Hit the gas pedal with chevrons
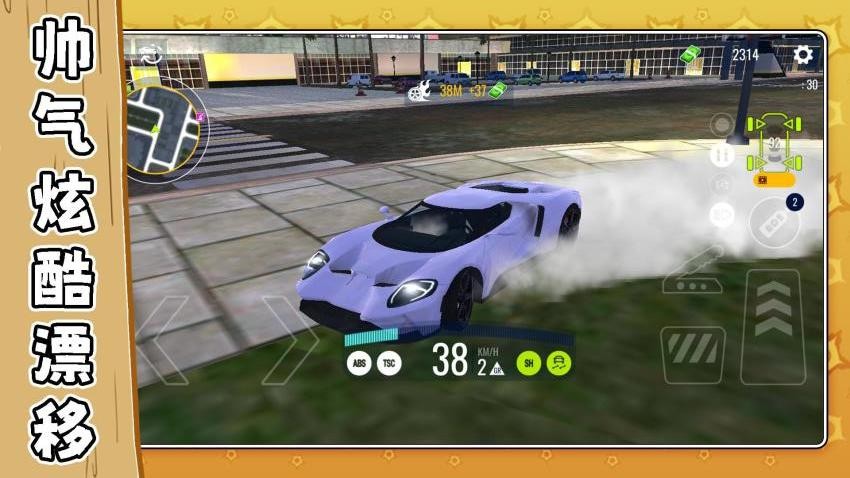 [x=772, y=325]
